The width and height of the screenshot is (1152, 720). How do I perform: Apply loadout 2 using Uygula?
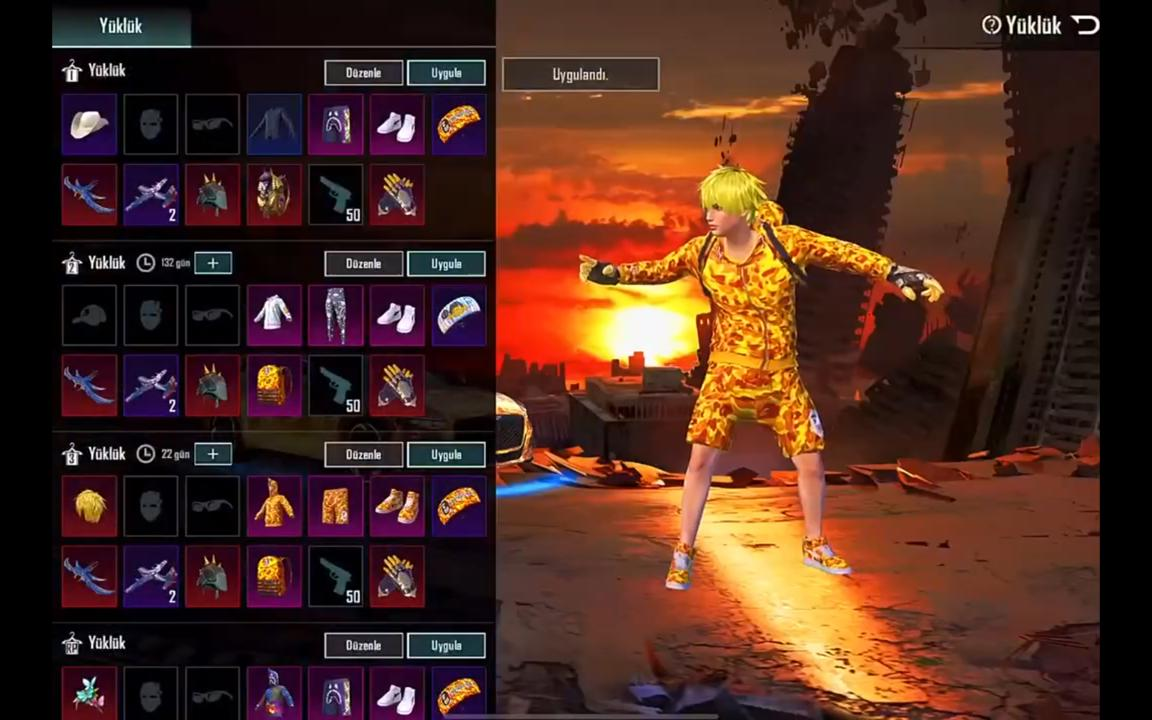446,264
